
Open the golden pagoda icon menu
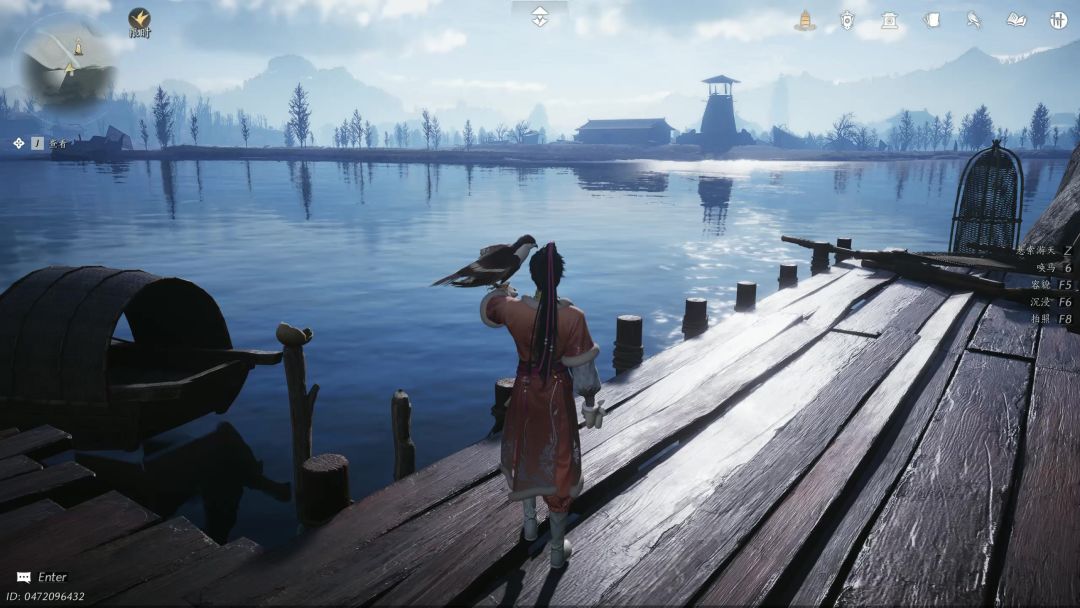click(805, 20)
